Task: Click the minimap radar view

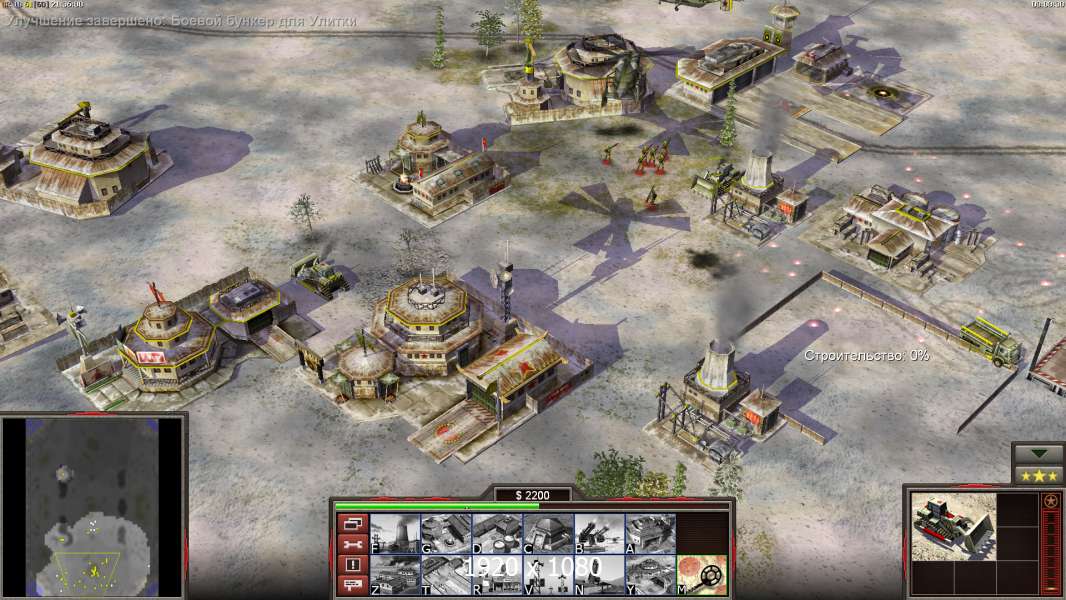Action: coord(93,505)
